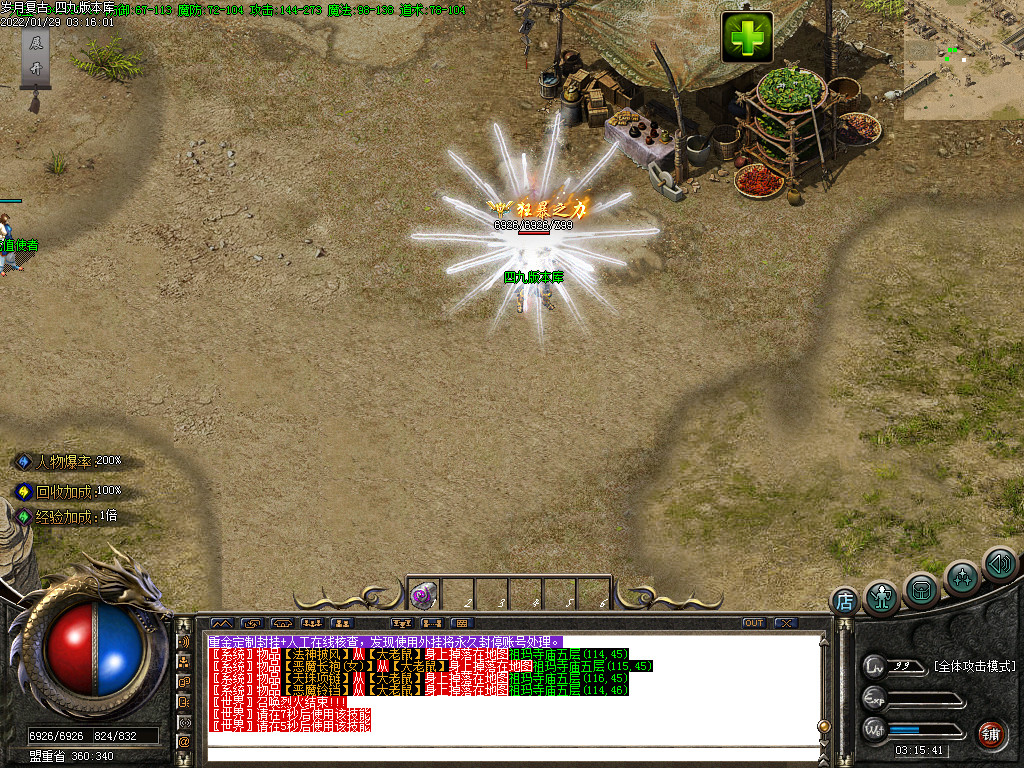Viewport: 1024px width, 768px height.
Task: Open the character equipment panel
Action: [881, 597]
